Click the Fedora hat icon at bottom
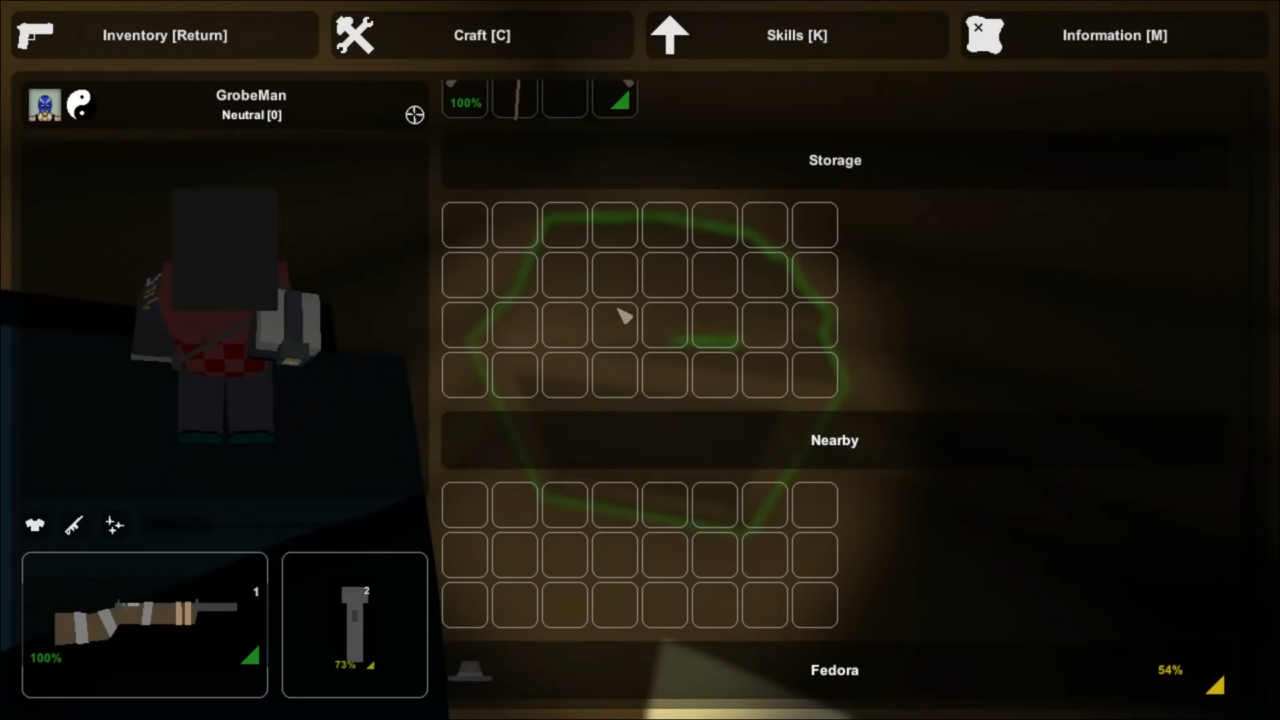The height and width of the screenshot is (720, 1280). pyautogui.click(x=470, y=670)
